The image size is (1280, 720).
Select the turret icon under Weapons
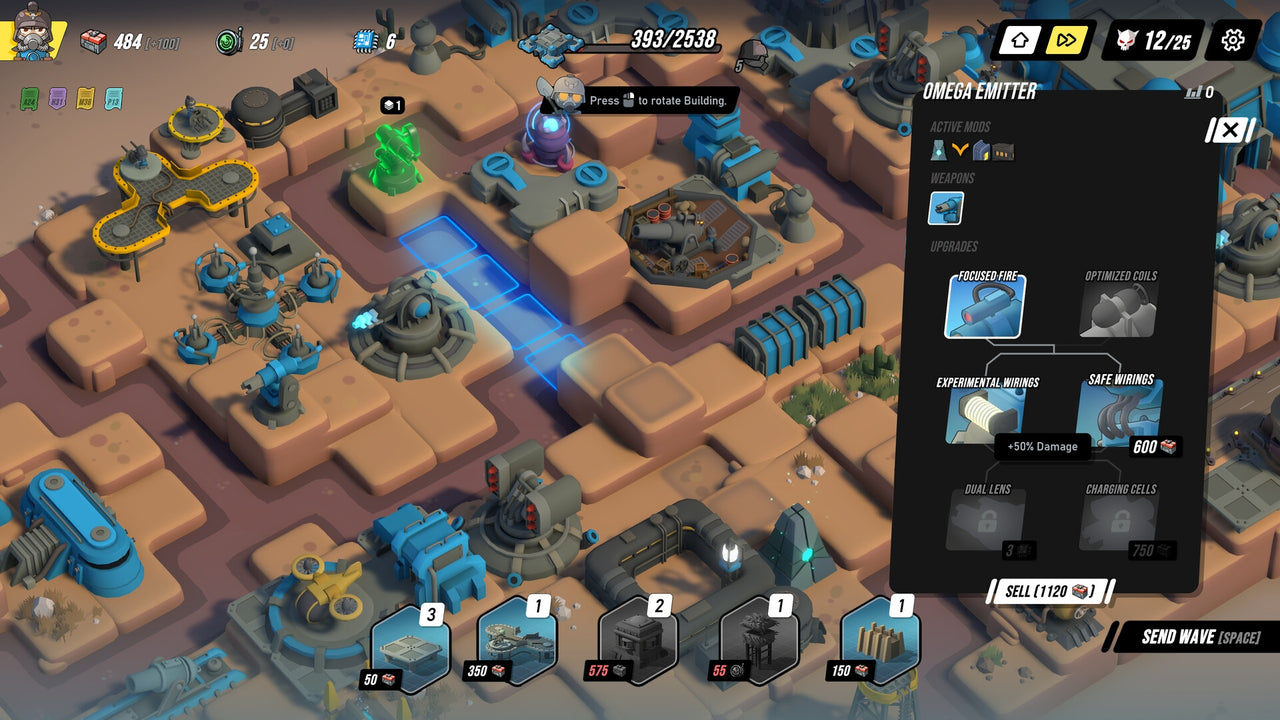click(x=945, y=208)
